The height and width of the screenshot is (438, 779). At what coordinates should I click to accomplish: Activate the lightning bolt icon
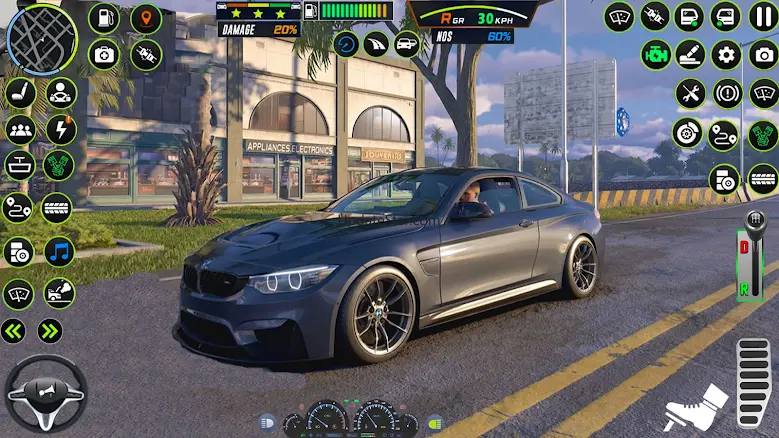pyautogui.click(x=61, y=129)
